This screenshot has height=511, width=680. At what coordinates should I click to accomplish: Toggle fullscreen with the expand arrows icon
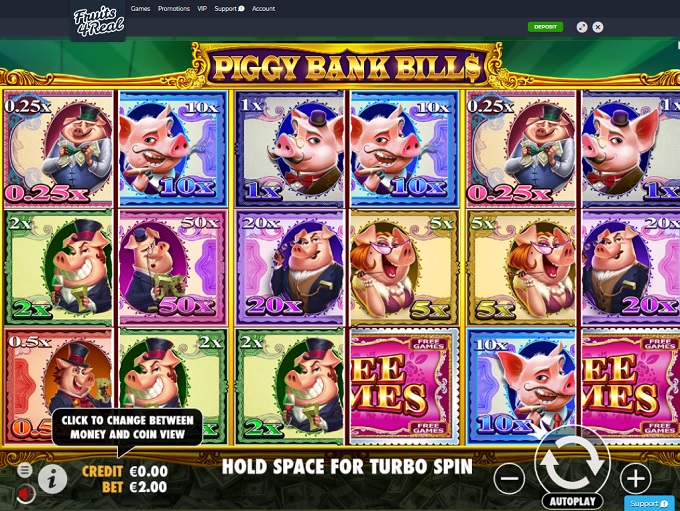(582, 27)
